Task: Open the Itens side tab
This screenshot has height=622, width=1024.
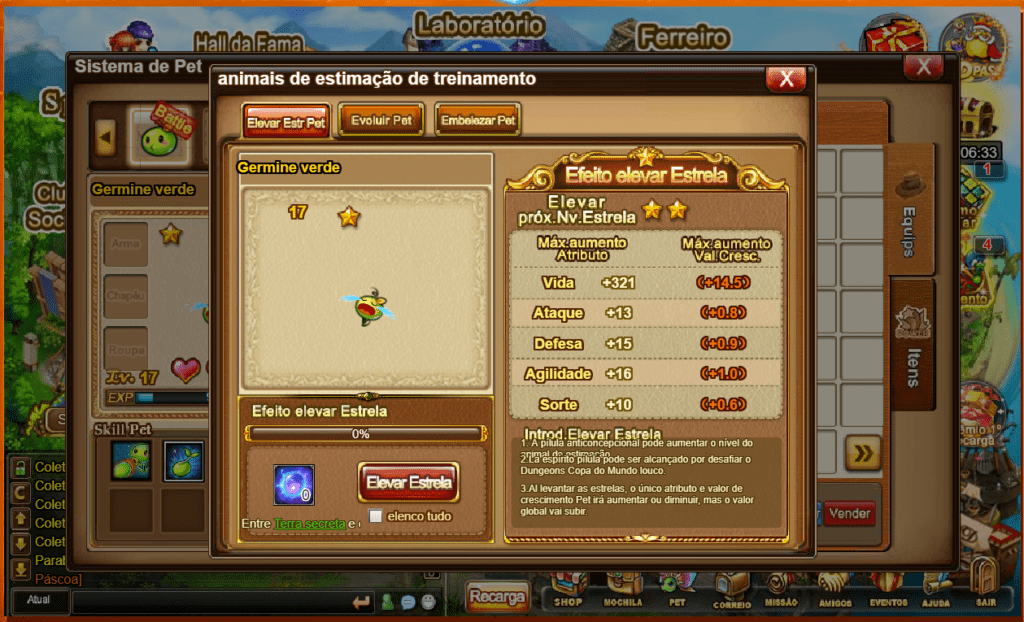Action: pyautogui.click(x=912, y=345)
